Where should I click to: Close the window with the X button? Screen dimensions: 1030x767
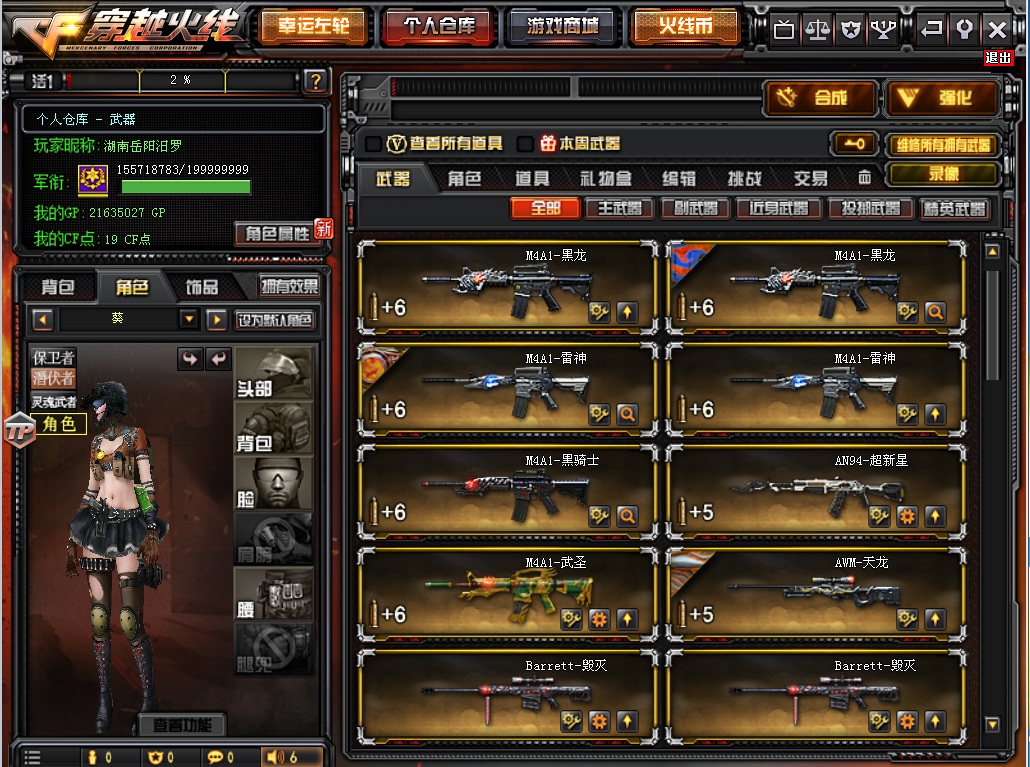(x=997, y=29)
